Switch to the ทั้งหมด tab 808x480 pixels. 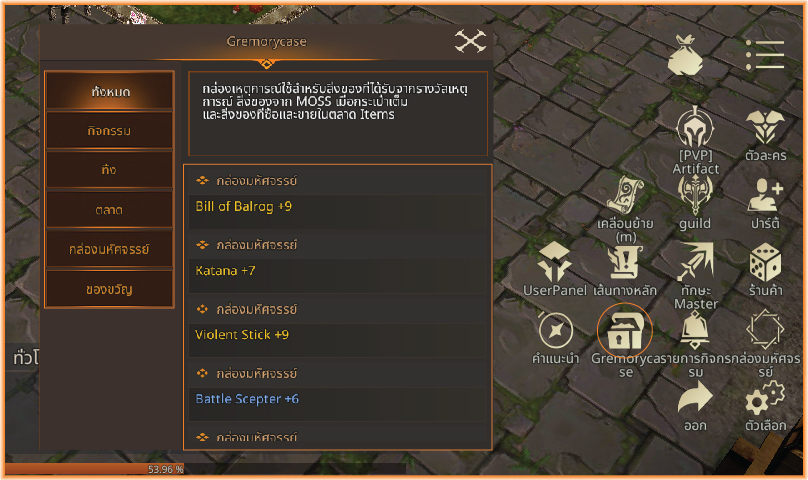tap(110, 91)
